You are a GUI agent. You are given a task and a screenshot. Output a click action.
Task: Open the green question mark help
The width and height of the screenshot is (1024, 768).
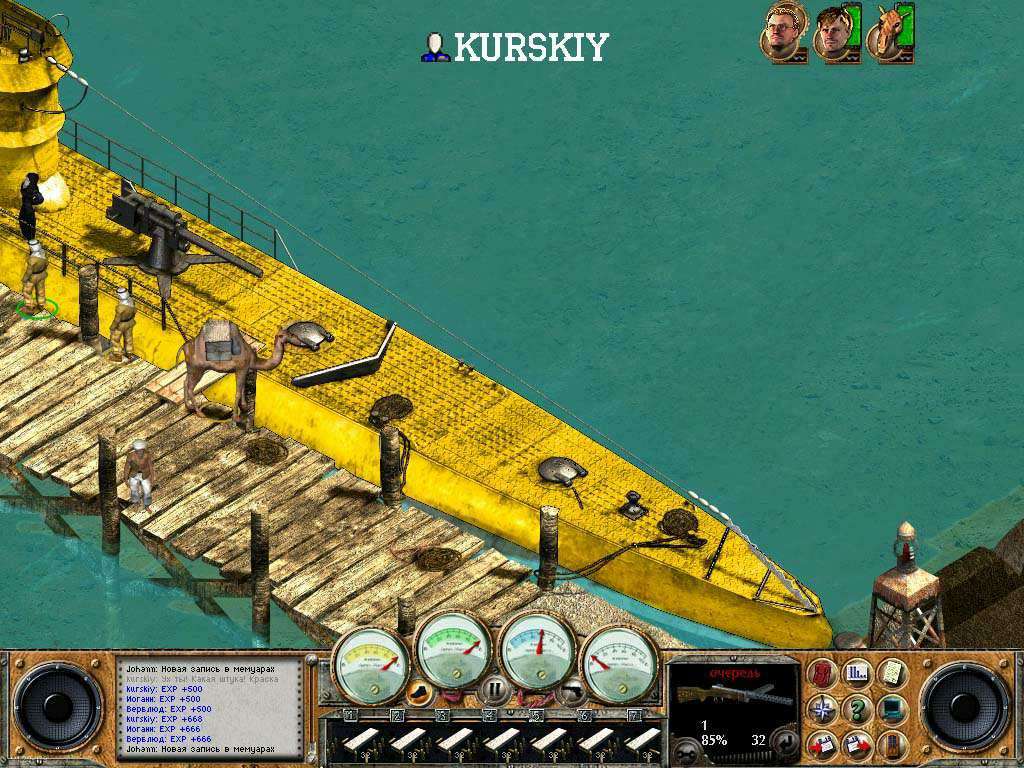click(x=857, y=709)
